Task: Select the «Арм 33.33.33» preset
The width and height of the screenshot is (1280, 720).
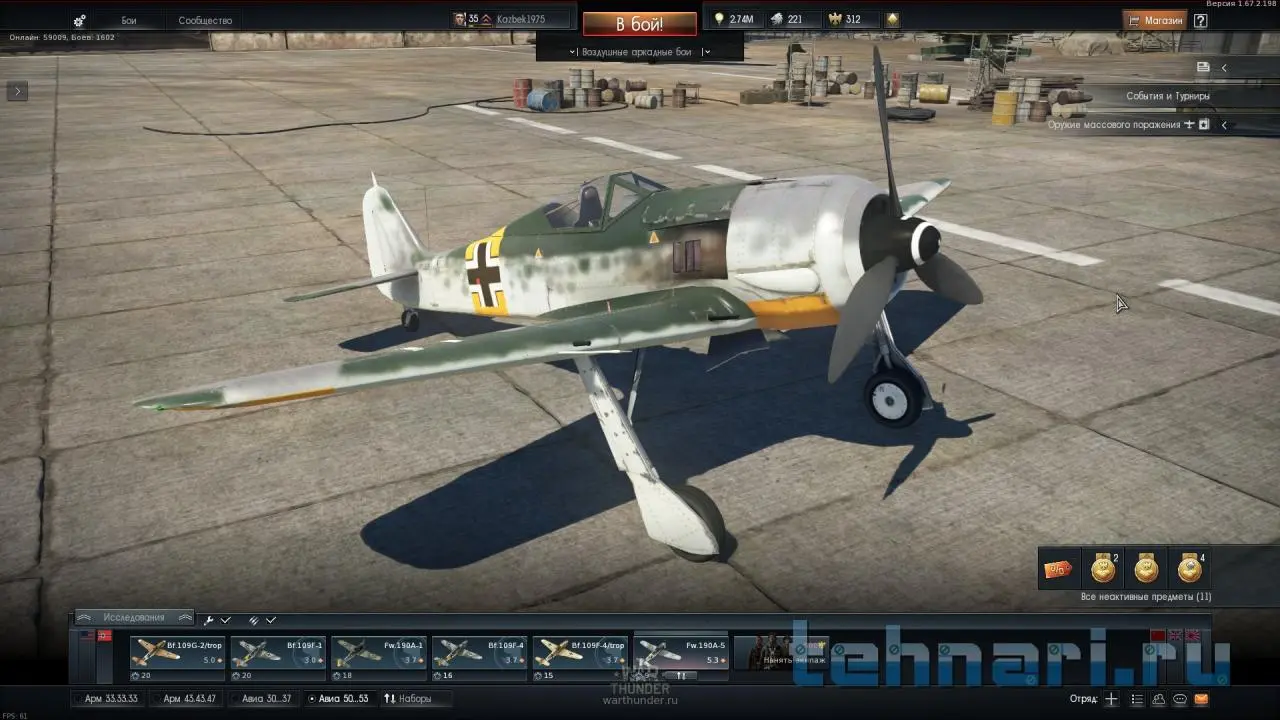Action: pos(110,699)
